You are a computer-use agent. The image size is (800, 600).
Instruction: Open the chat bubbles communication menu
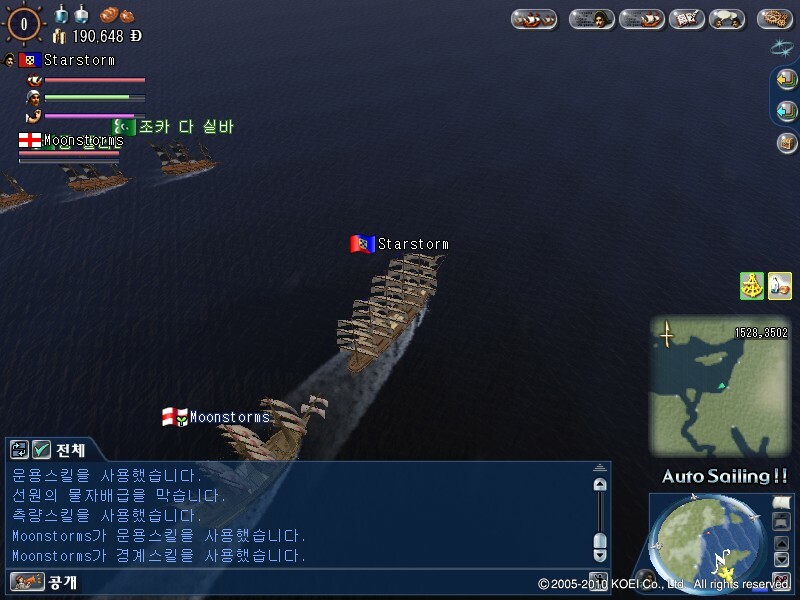tap(727, 19)
